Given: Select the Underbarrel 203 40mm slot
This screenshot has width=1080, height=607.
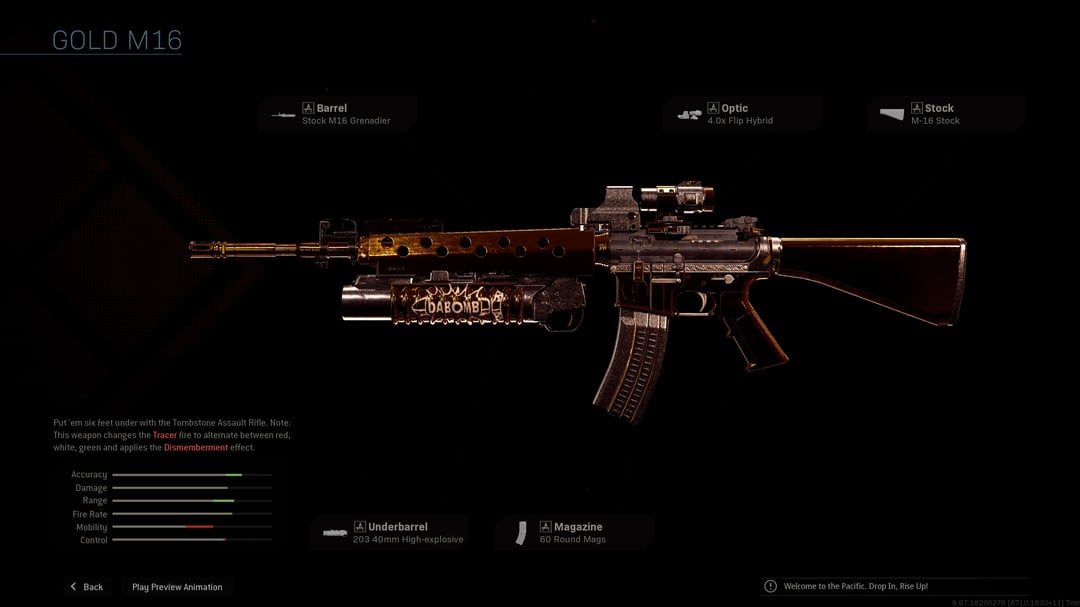Looking at the screenshot, I should coord(390,533).
